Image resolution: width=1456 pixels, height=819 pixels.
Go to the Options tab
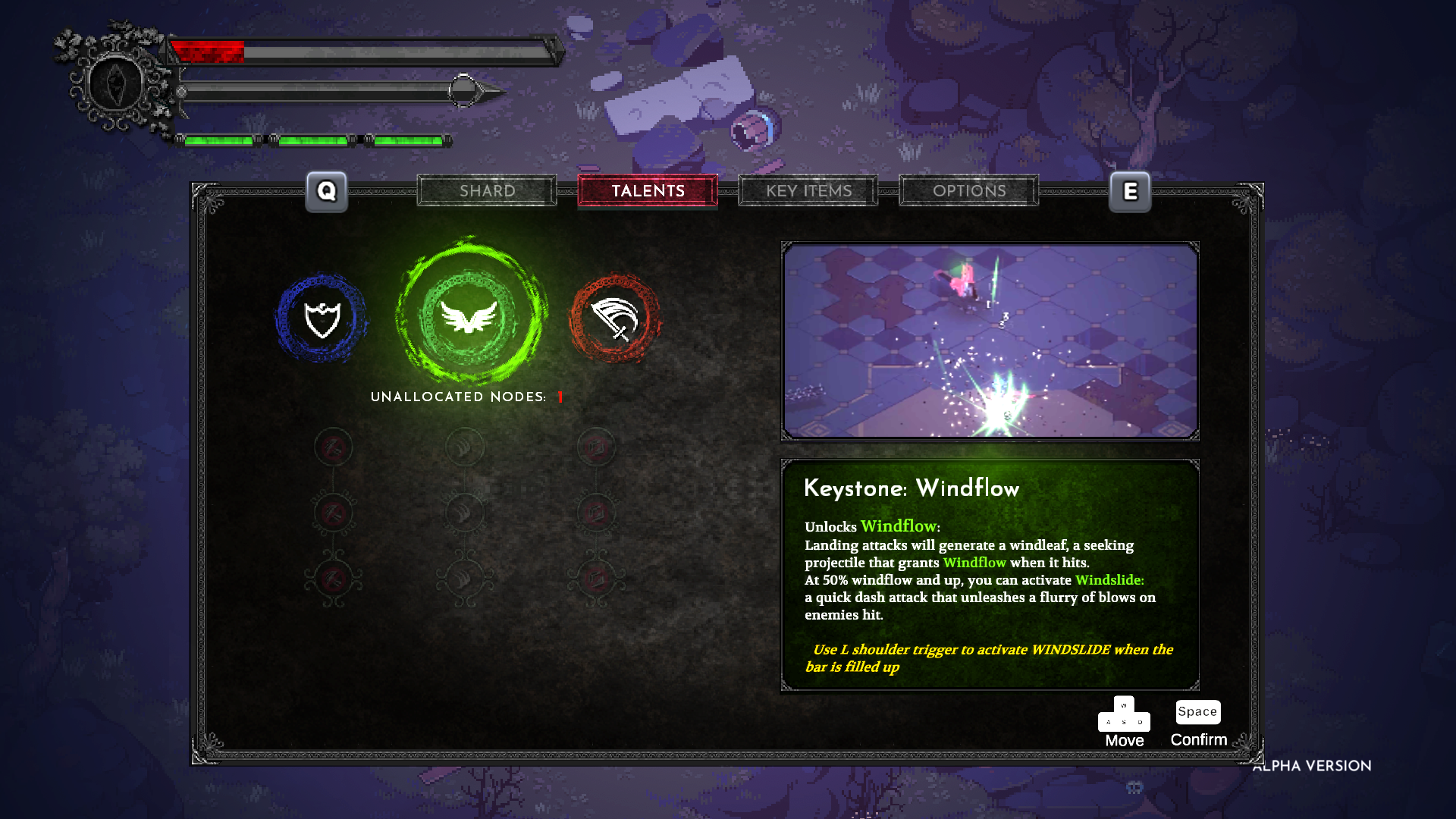[969, 191]
